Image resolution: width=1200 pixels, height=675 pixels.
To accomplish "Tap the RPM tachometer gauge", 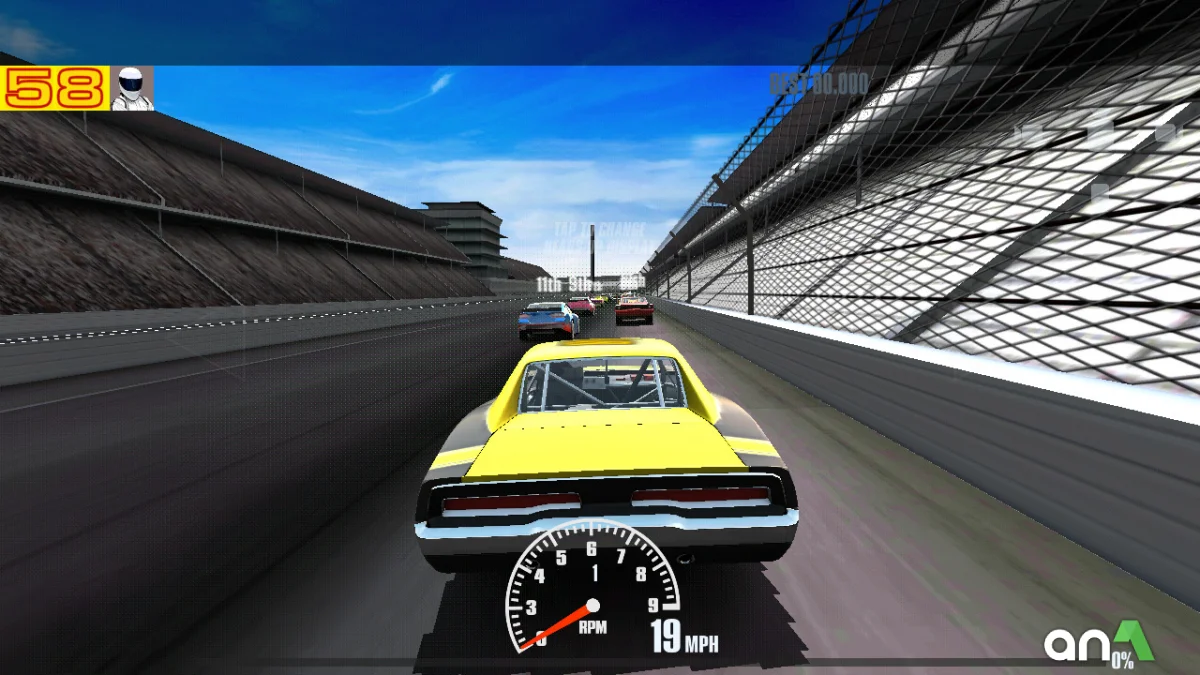I will pyautogui.click(x=591, y=588).
